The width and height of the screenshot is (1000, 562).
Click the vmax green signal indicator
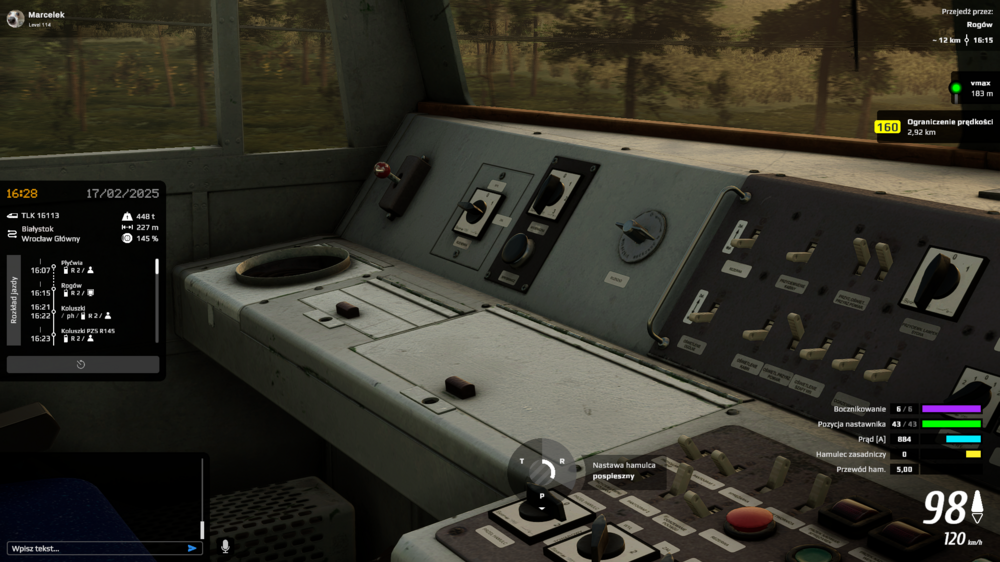tap(956, 88)
